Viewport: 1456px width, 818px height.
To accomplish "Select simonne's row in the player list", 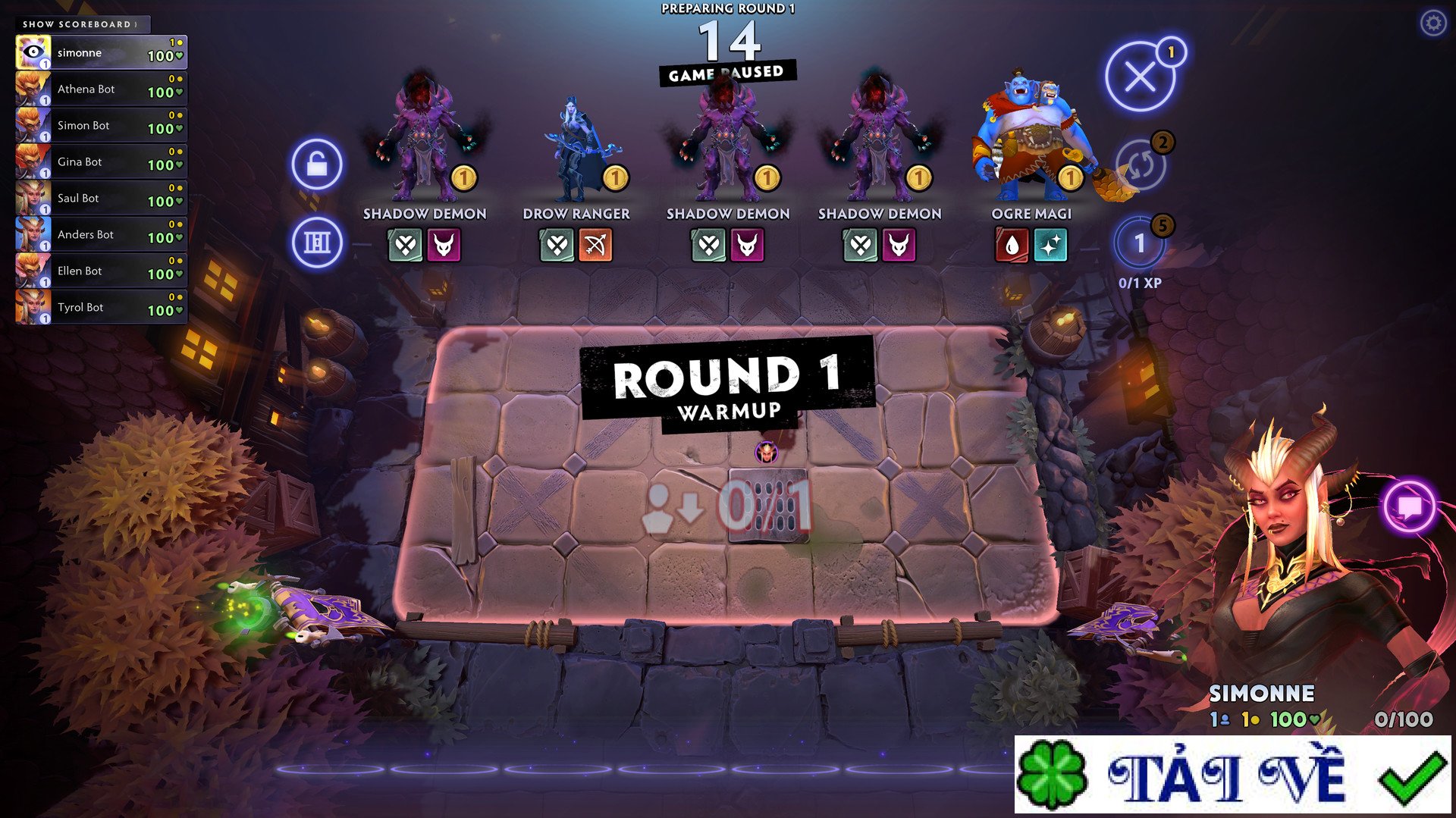I will pos(102,53).
